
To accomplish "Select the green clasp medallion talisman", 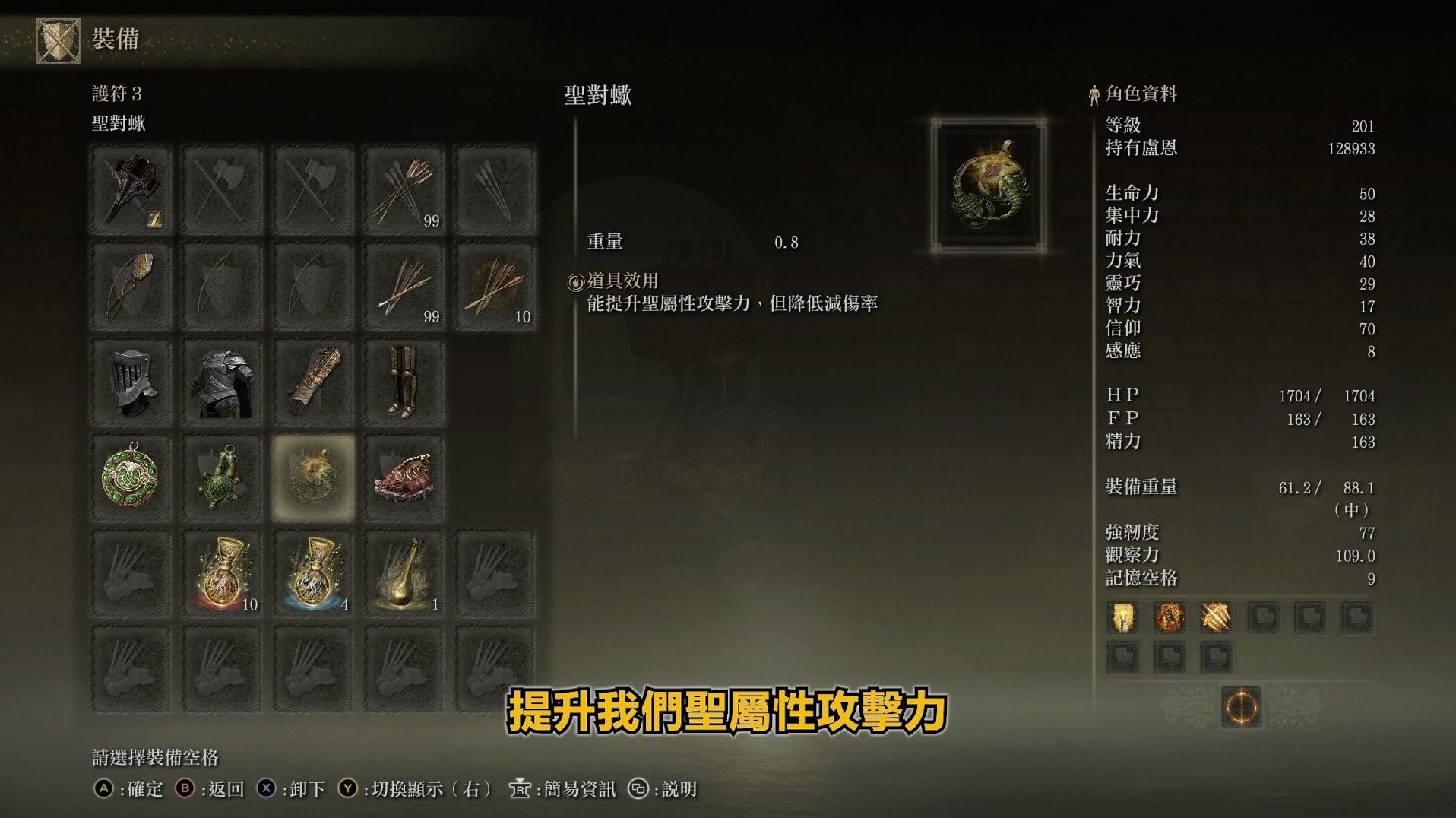I will click(131, 477).
